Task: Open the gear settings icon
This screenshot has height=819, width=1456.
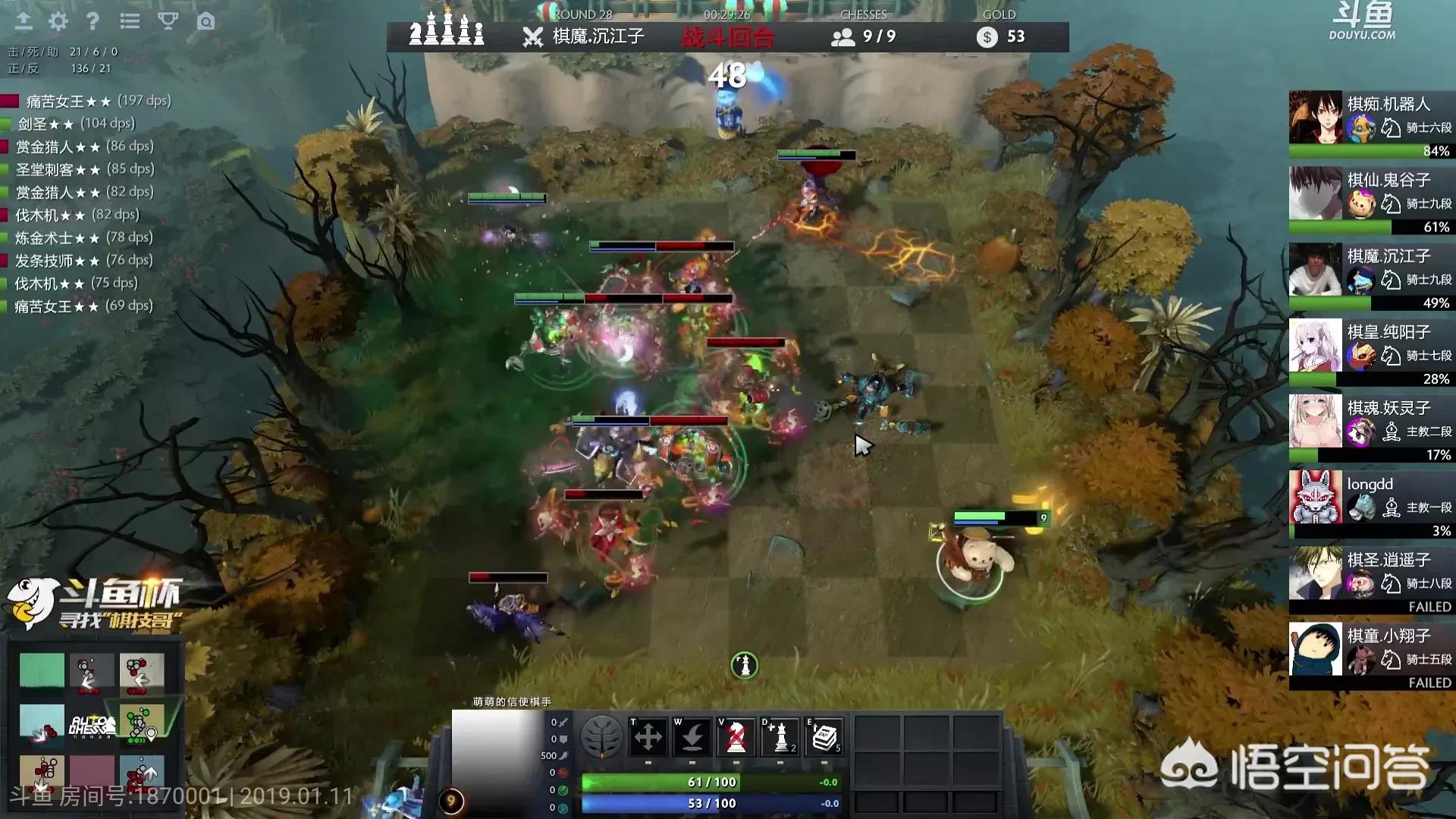Action: point(58,21)
